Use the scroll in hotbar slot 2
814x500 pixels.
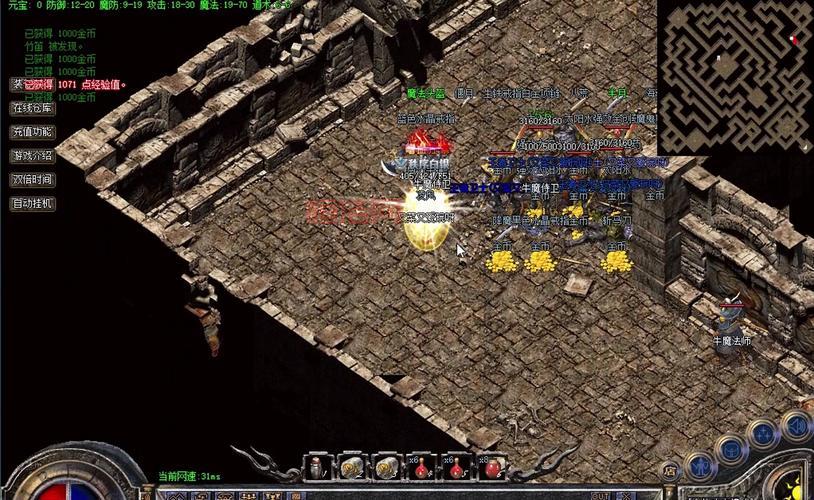pyautogui.click(x=350, y=466)
